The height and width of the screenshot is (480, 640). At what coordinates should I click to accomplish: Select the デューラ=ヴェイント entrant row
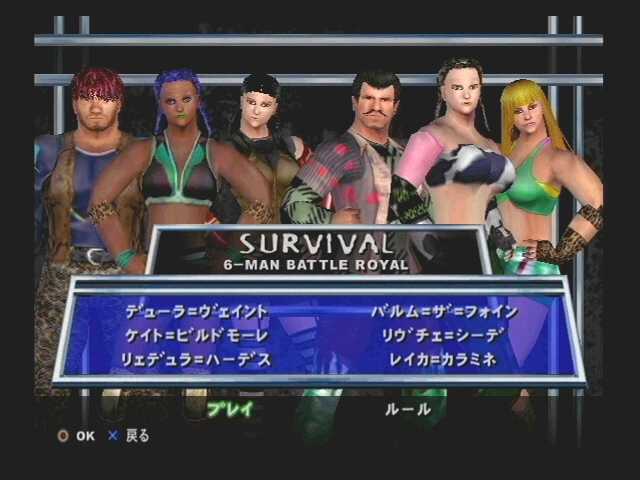coord(199,311)
